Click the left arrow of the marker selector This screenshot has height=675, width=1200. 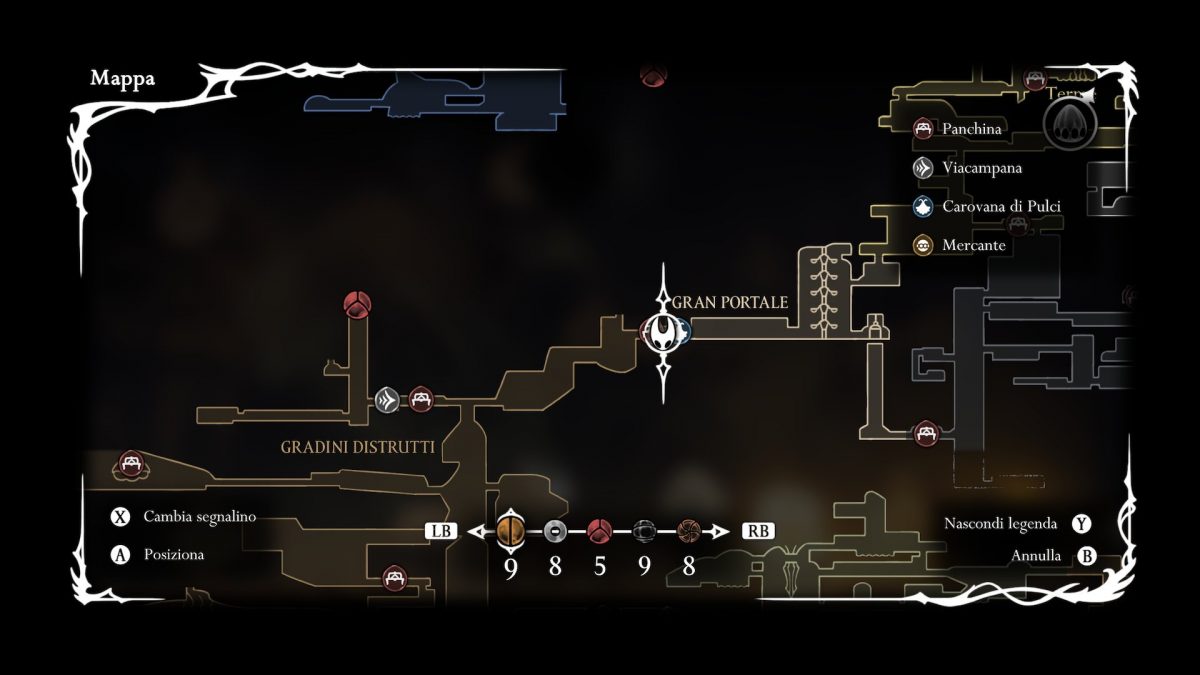pos(476,531)
